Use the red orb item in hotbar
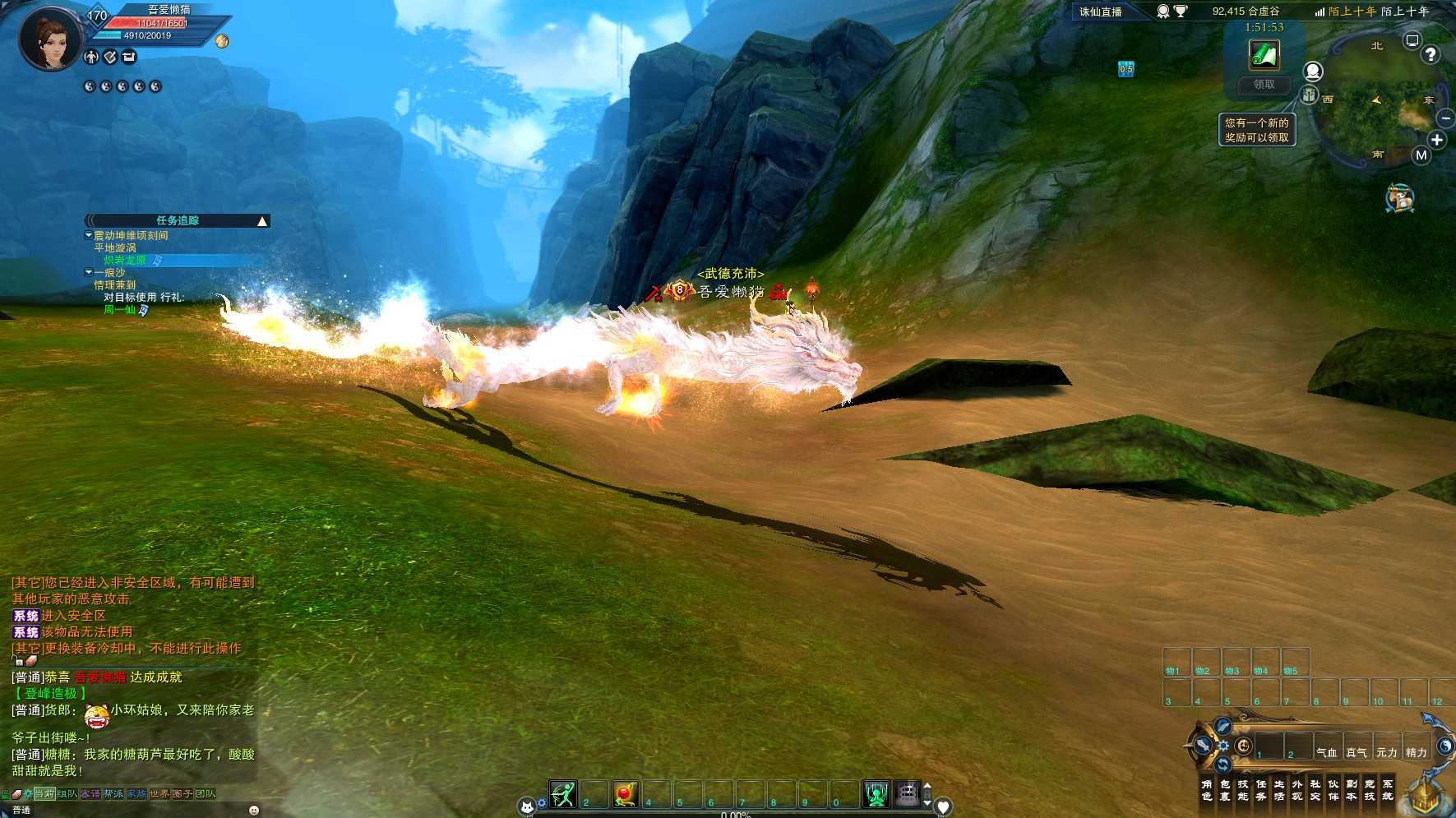 [625, 794]
